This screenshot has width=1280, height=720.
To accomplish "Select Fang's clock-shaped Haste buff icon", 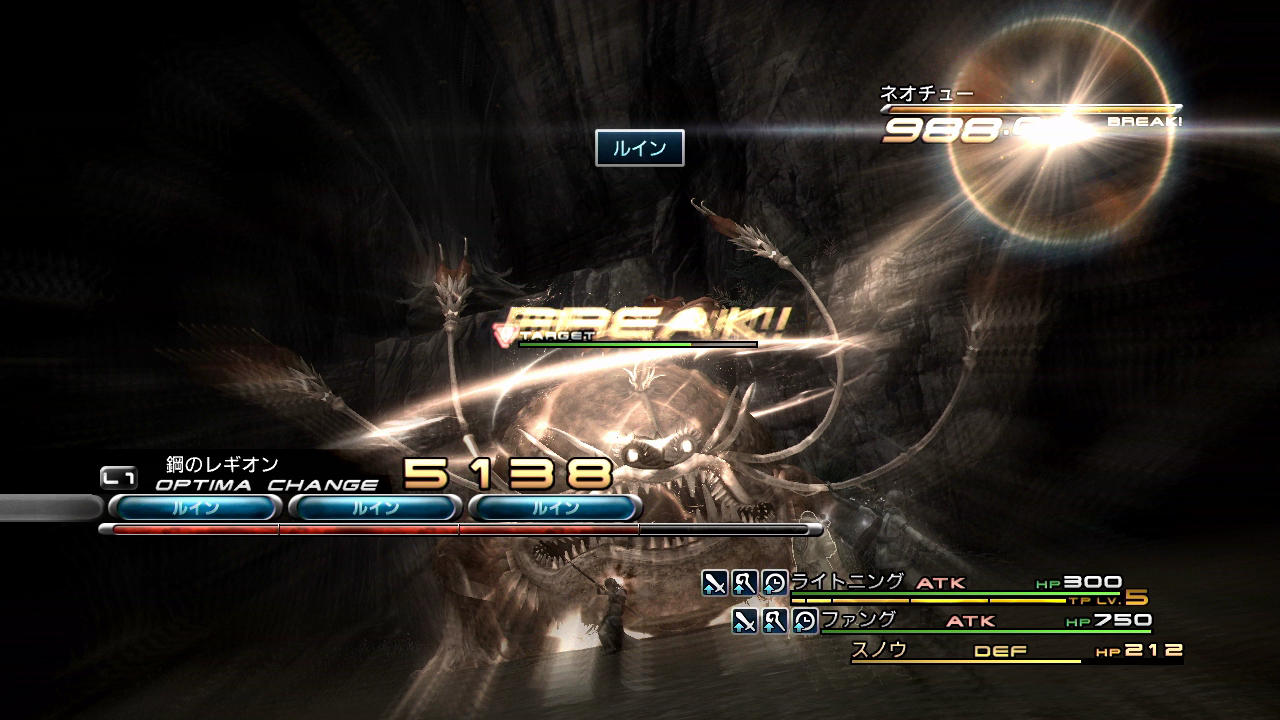I will [x=805, y=621].
